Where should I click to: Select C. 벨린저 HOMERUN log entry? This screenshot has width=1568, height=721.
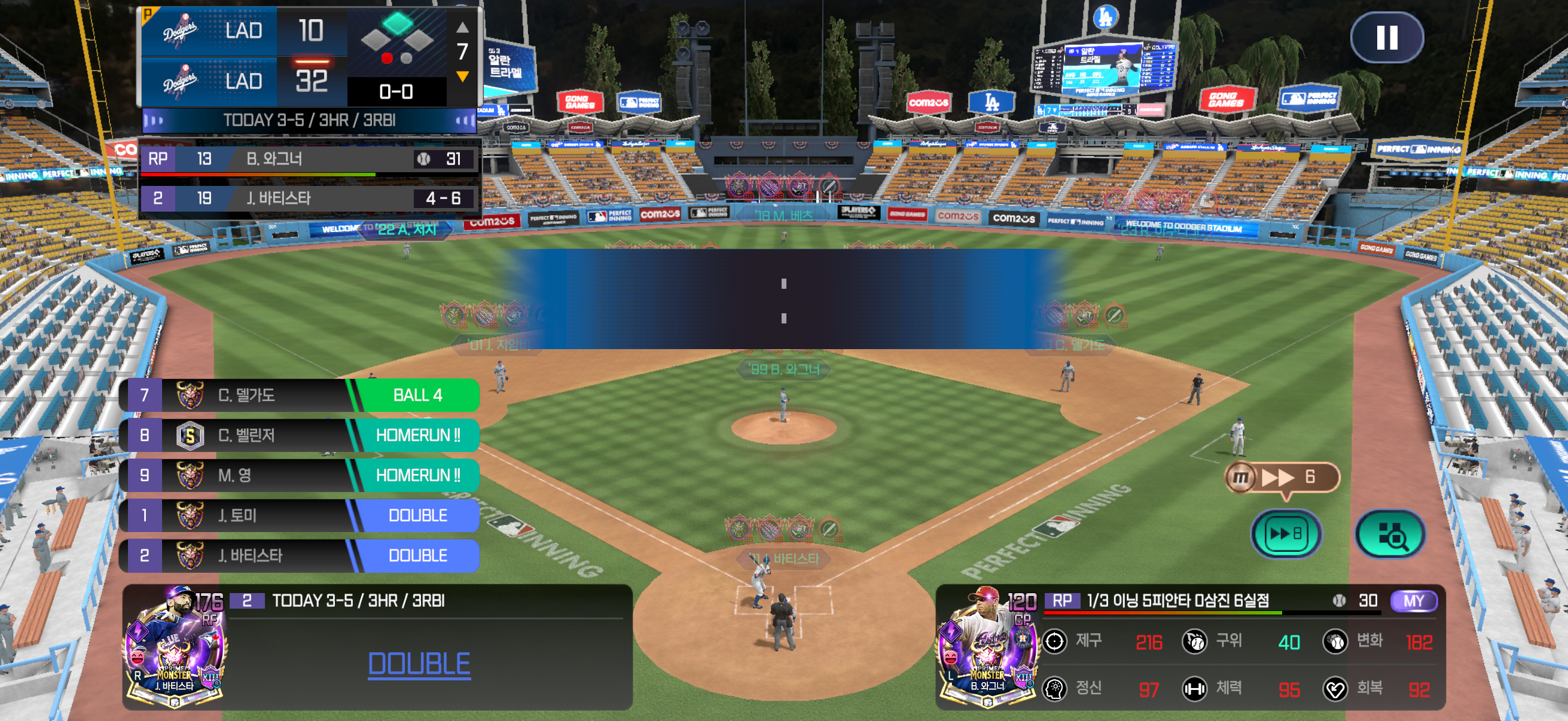tap(300, 435)
